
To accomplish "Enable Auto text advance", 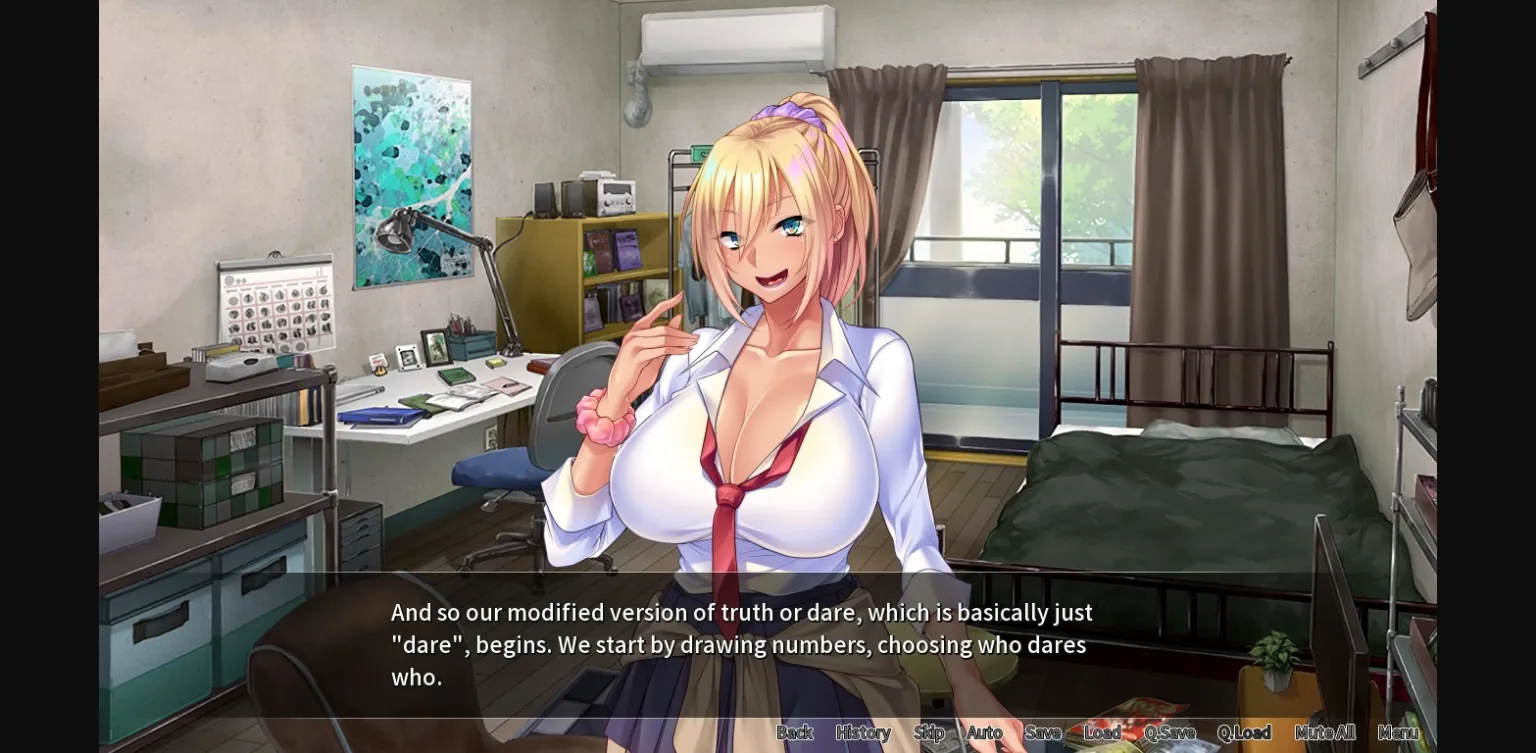I will [x=985, y=732].
